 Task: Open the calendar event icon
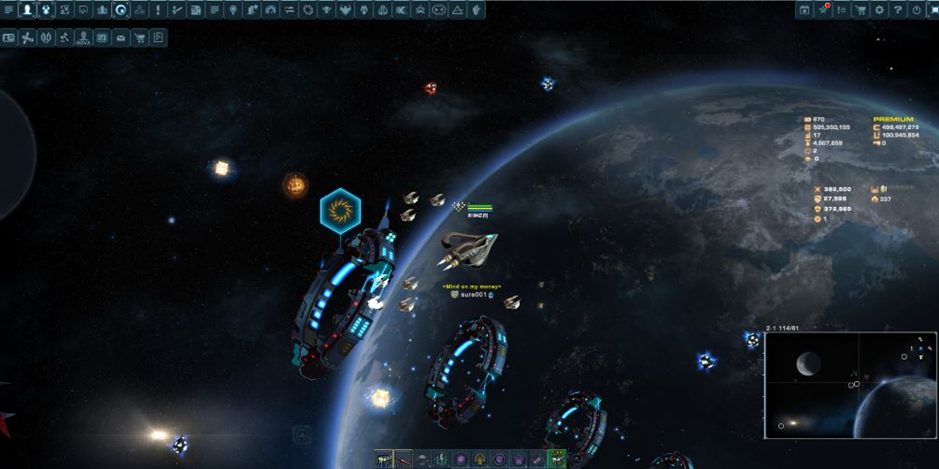click(804, 10)
